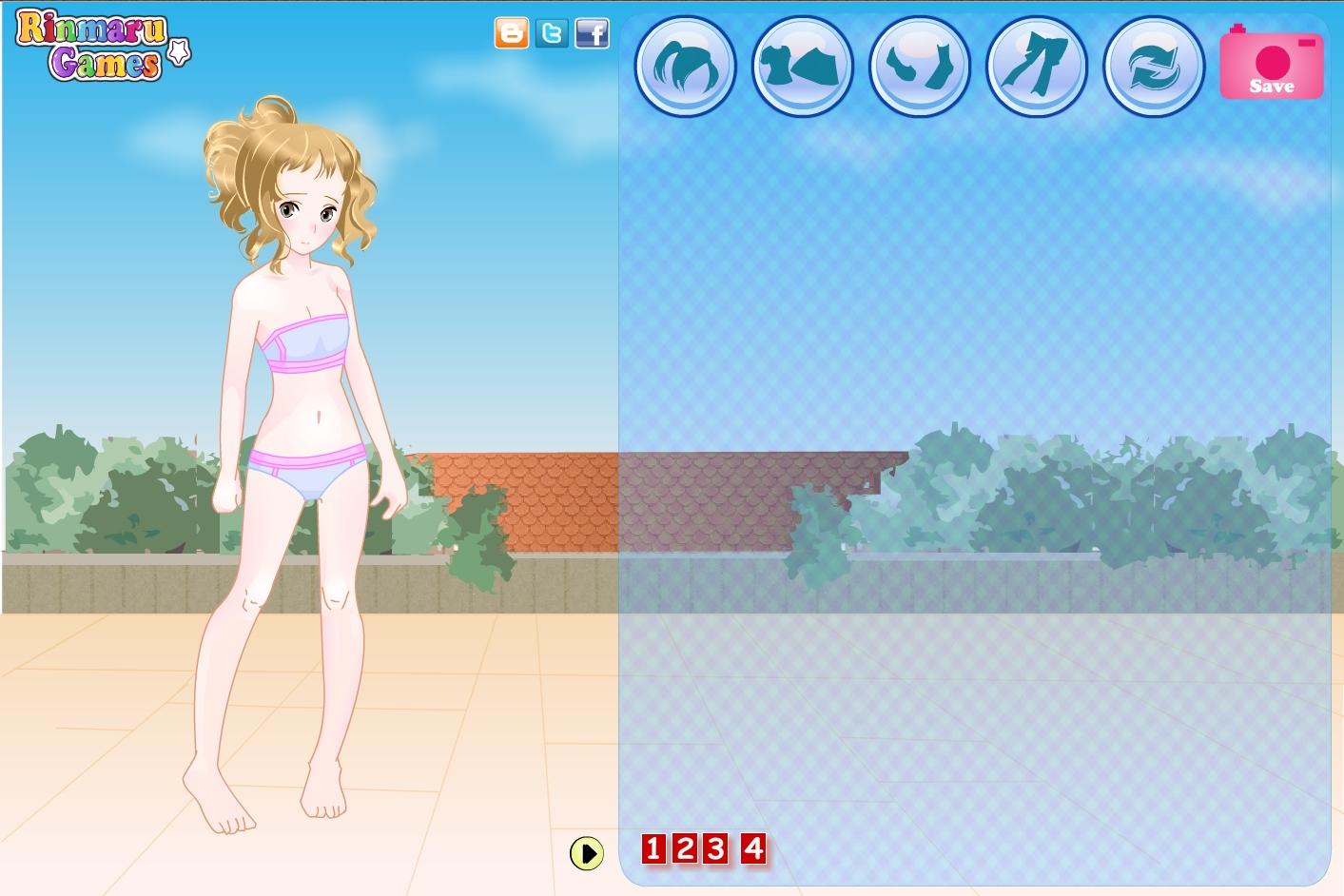Open the hairstyle category
Viewport: 1344px width, 896px height.
[685, 67]
